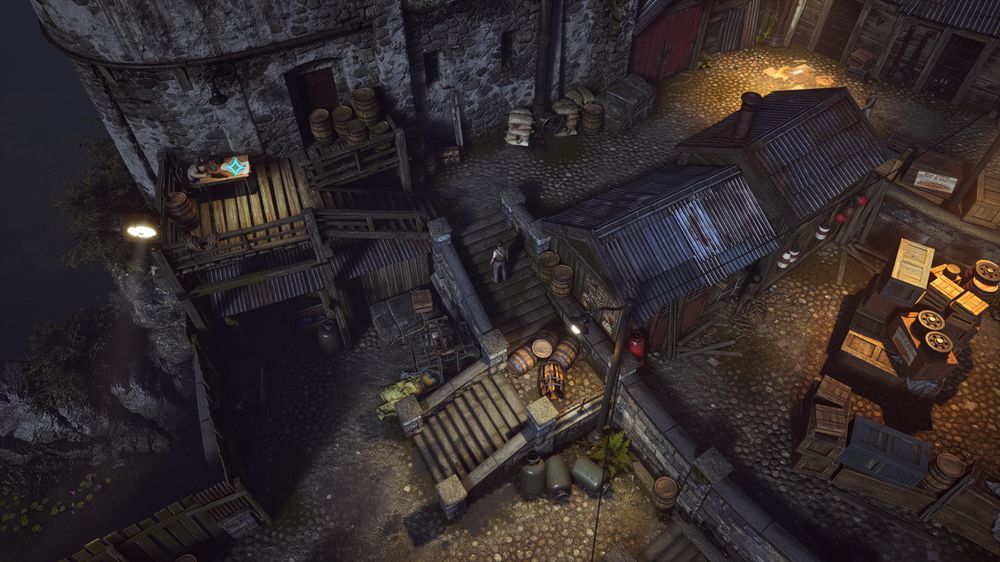Select the glowing cyan diamond interaction marker
1000x562 pixels.
click(234, 167)
